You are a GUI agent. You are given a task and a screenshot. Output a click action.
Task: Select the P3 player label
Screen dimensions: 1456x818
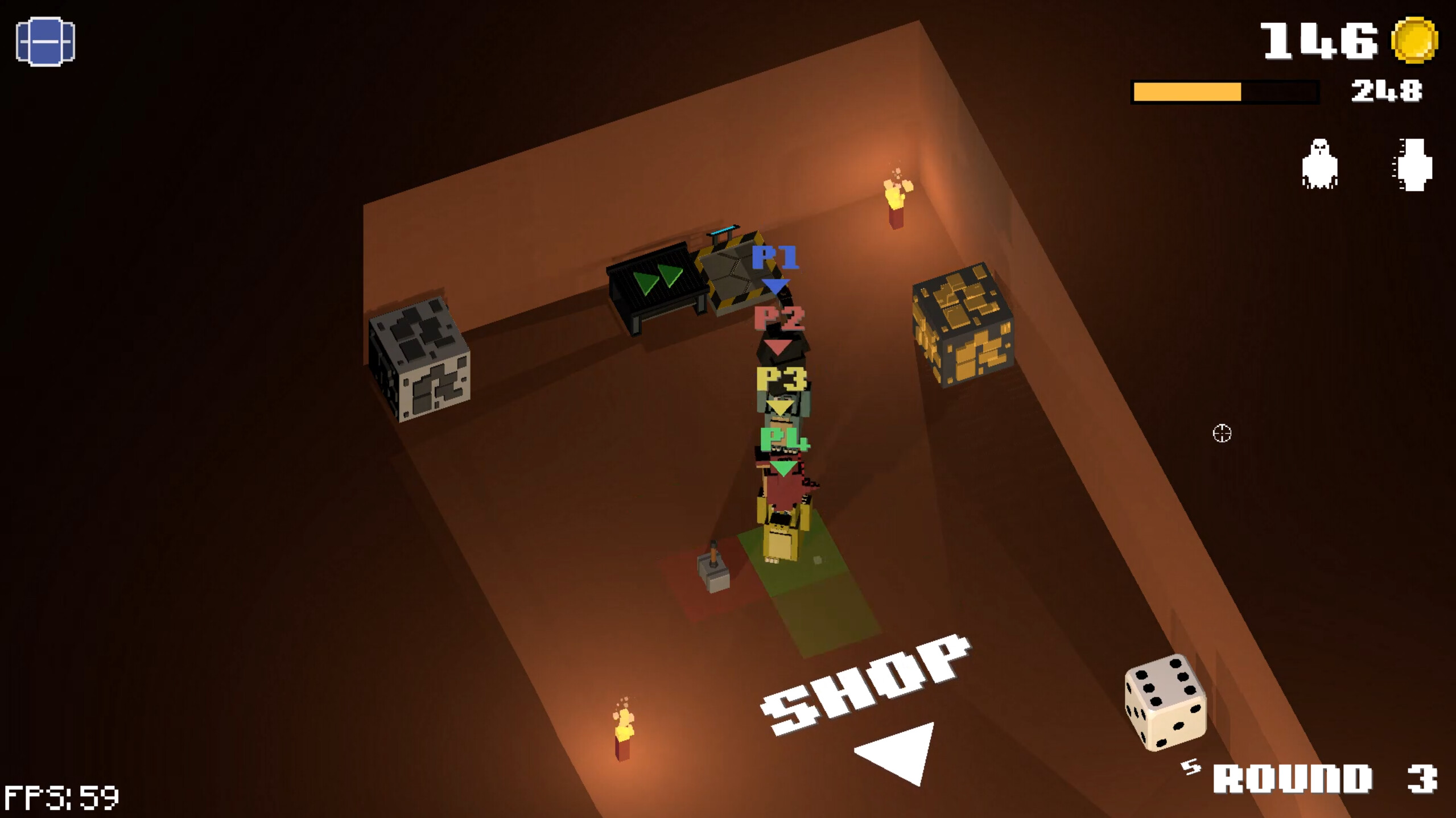click(781, 378)
